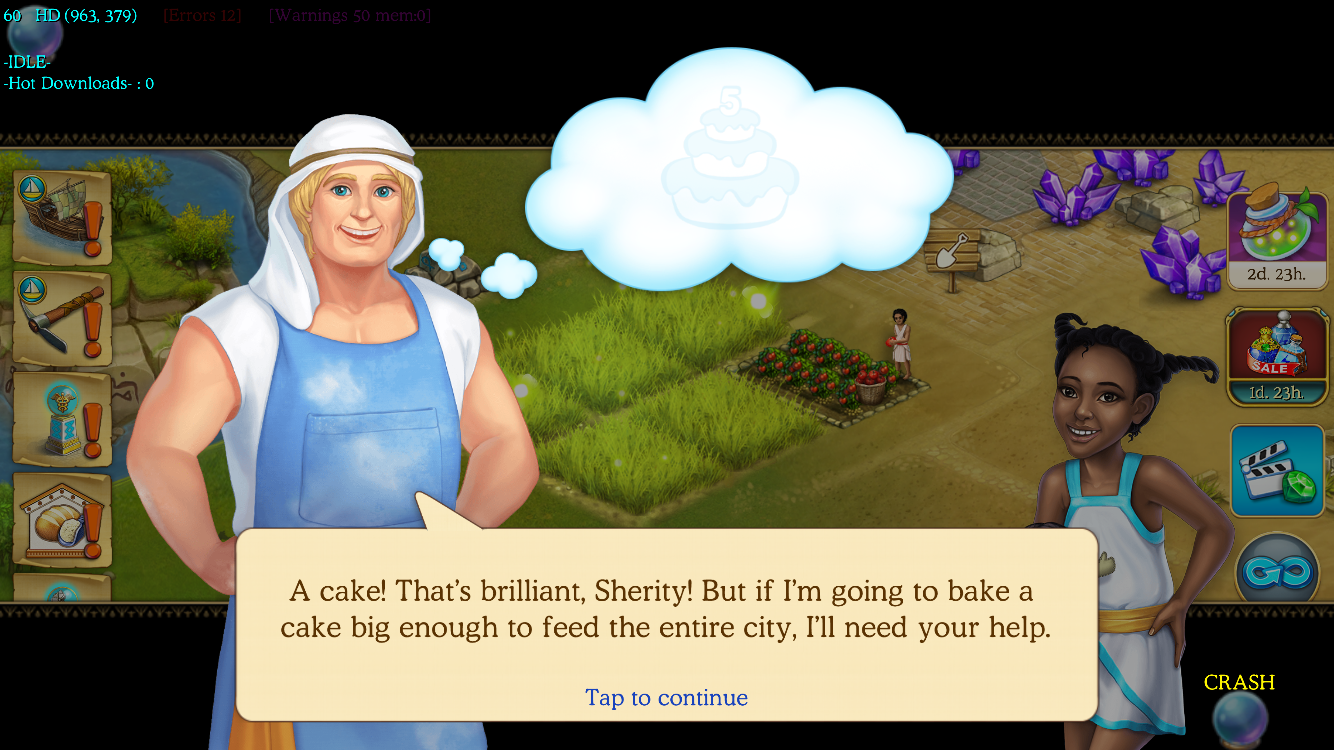The height and width of the screenshot is (750, 1334).
Task: Open the bakery bread quest
Action: tap(62, 518)
